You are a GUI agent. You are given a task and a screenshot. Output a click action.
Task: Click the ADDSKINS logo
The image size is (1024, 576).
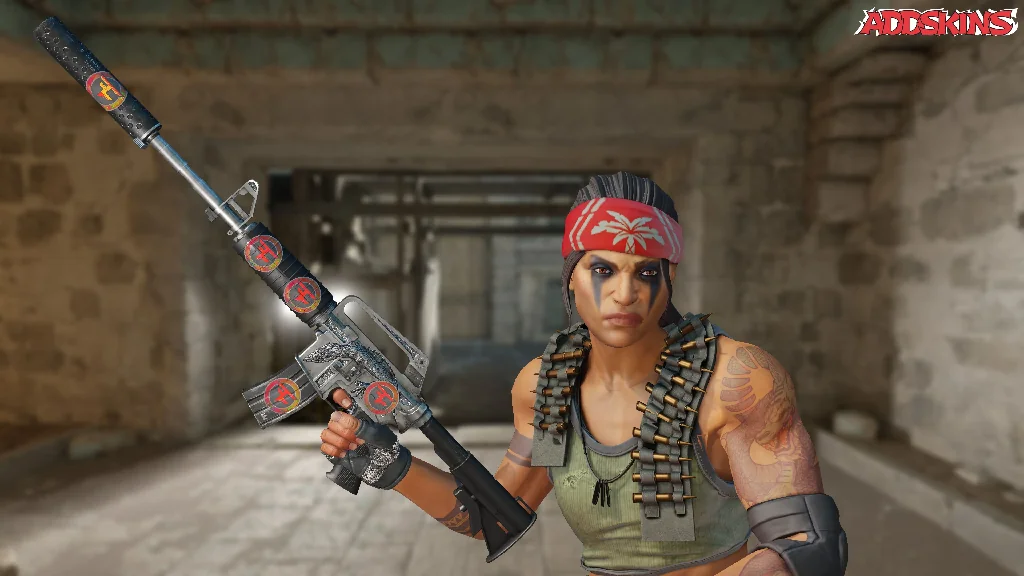[x=936, y=23]
